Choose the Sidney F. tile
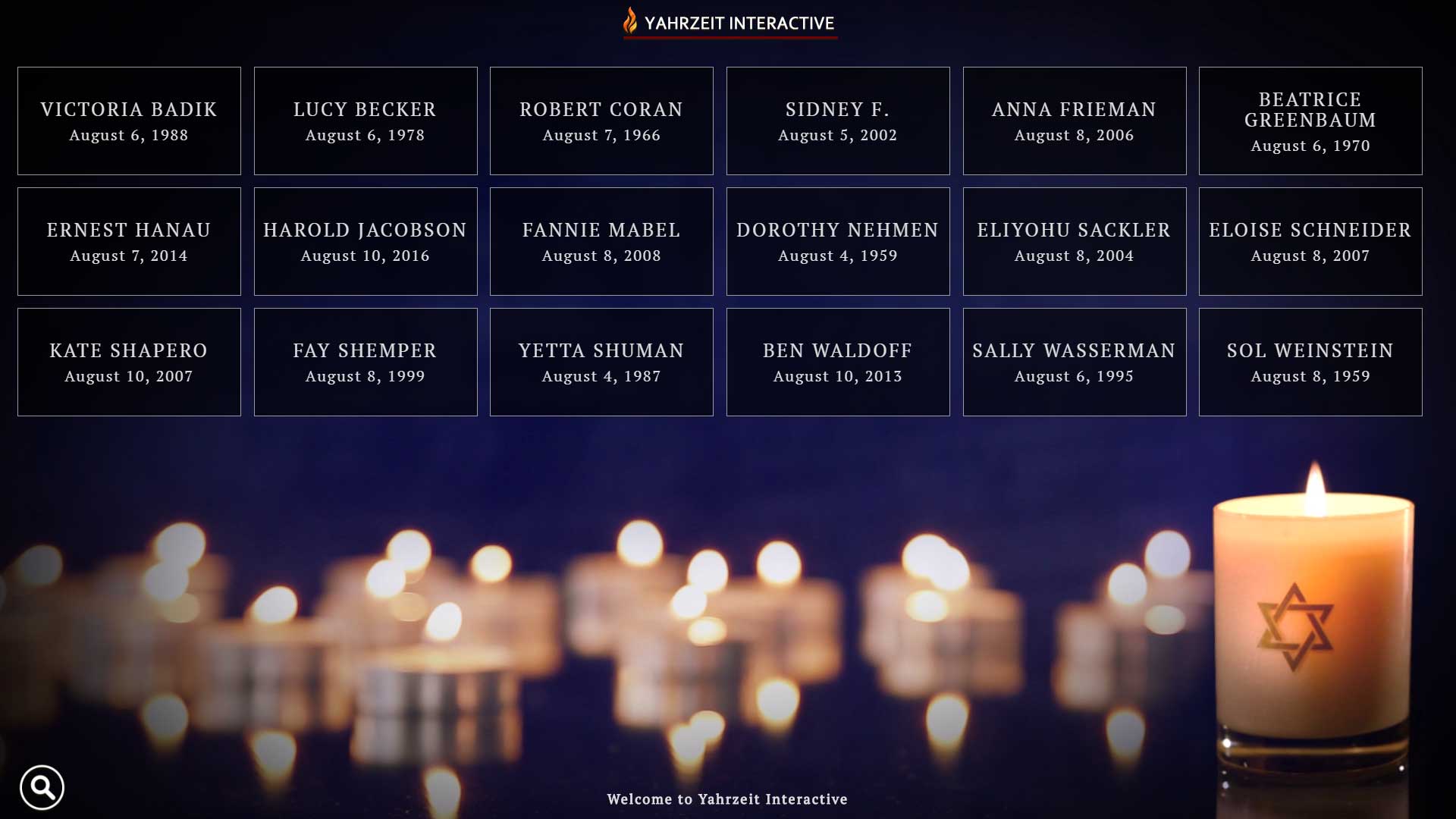Screen dimensions: 1456x819 (838, 121)
